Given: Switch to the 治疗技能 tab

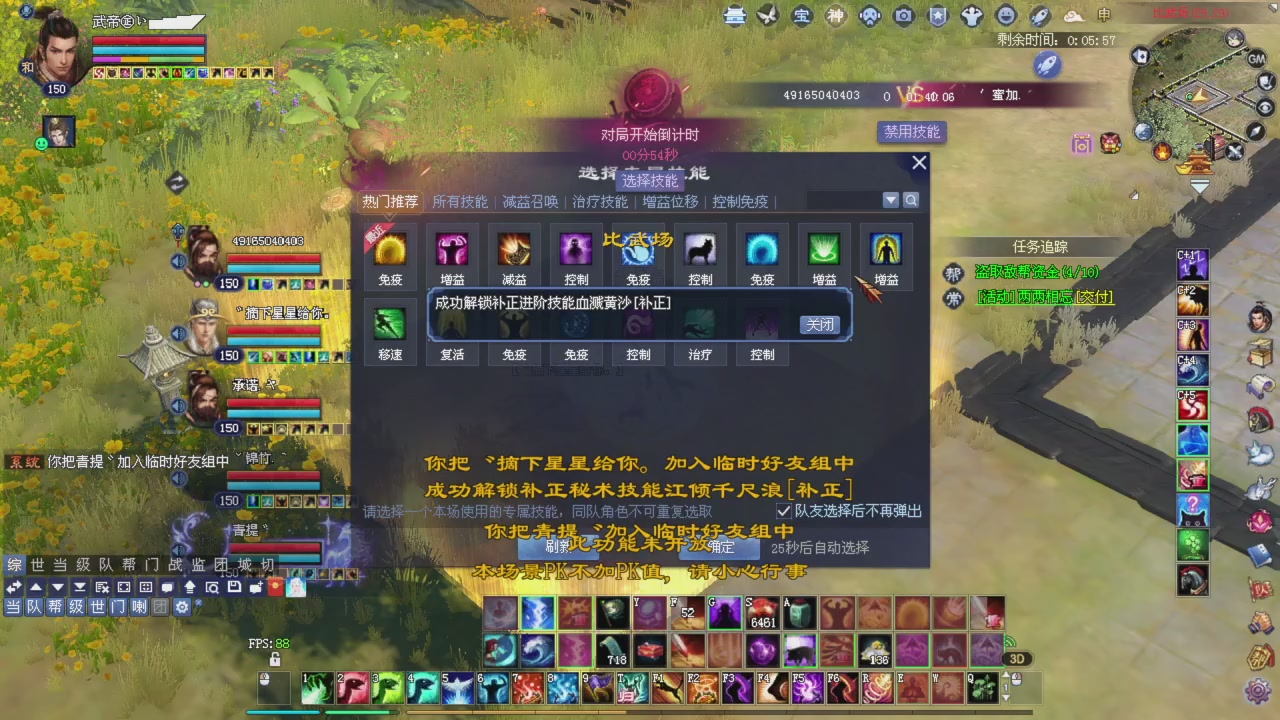Looking at the screenshot, I should 599,201.
